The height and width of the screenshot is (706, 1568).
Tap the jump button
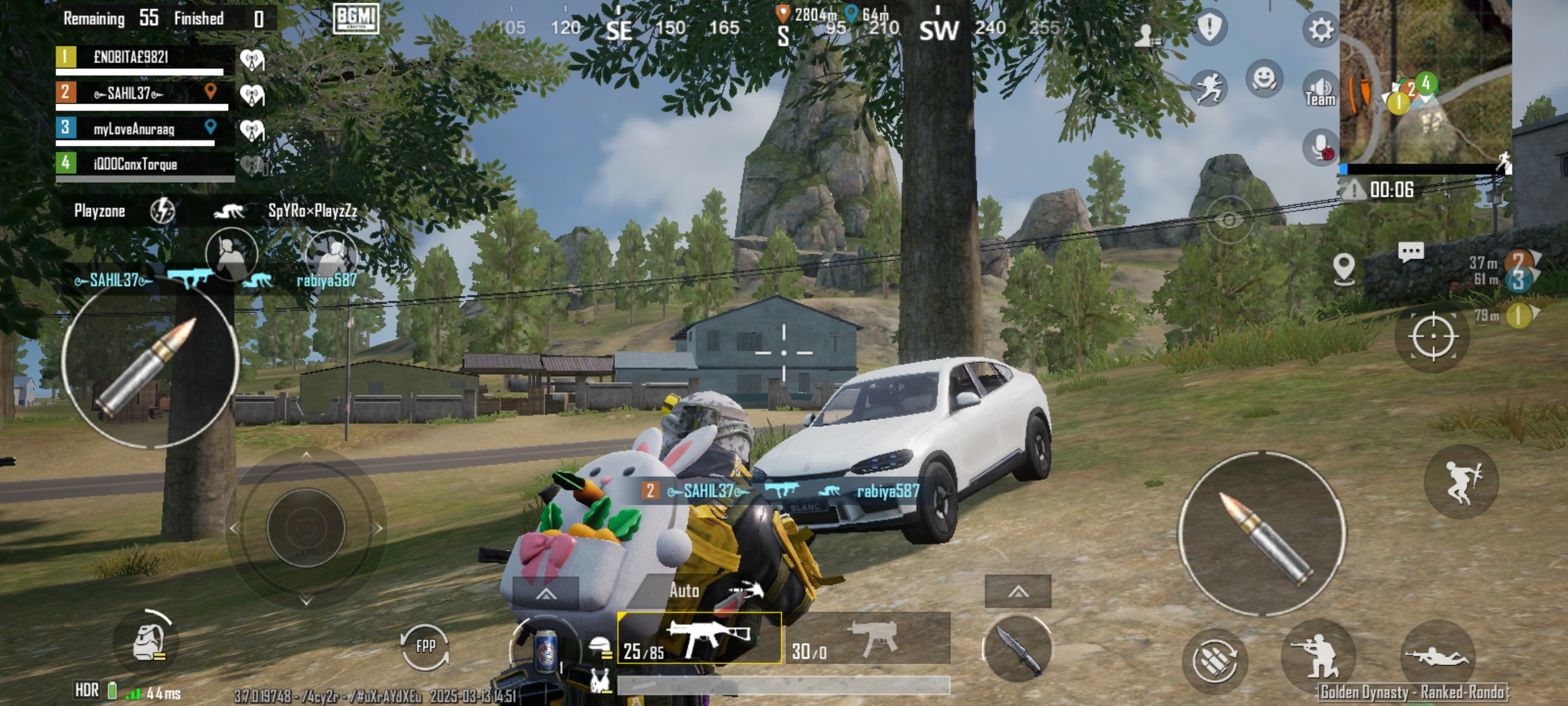coord(1462,481)
